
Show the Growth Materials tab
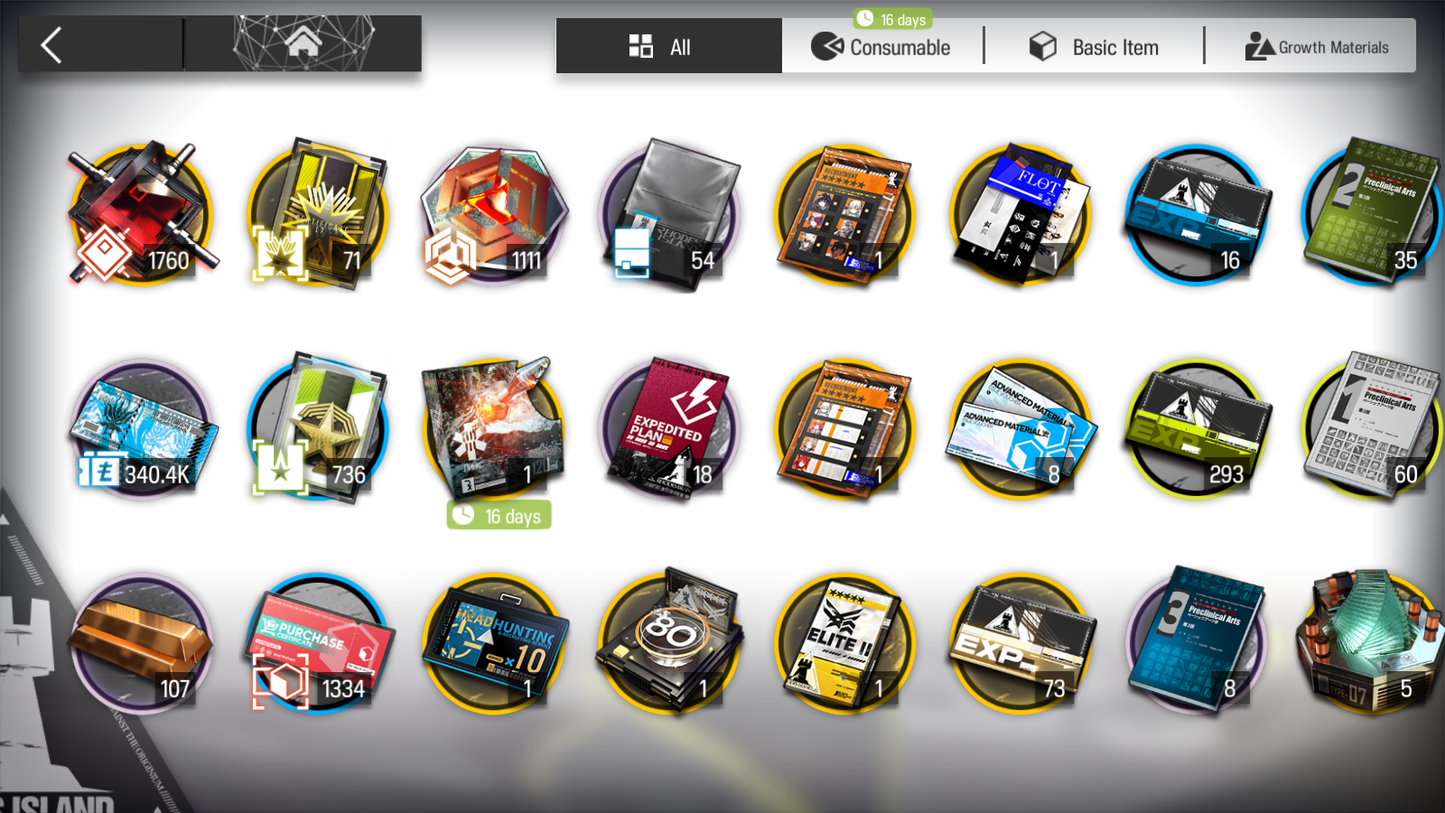(x=1316, y=47)
